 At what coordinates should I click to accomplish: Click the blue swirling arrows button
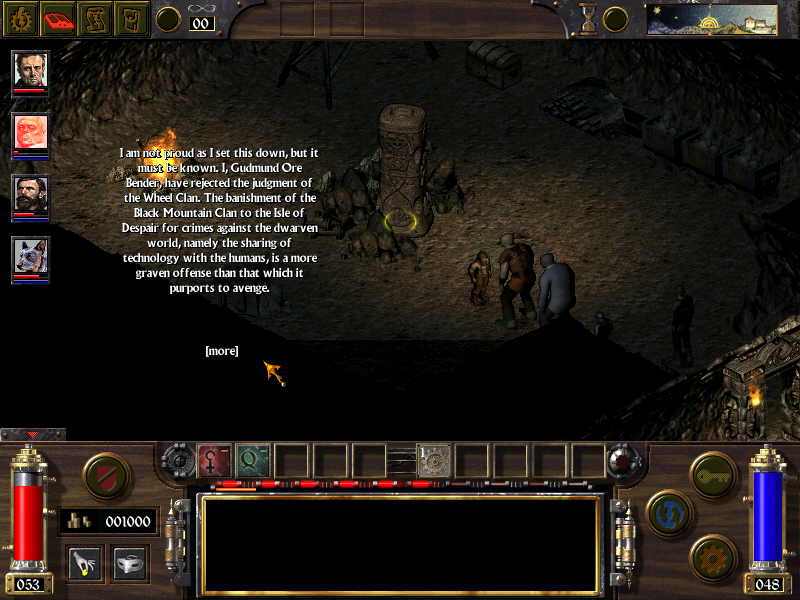coord(667,511)
